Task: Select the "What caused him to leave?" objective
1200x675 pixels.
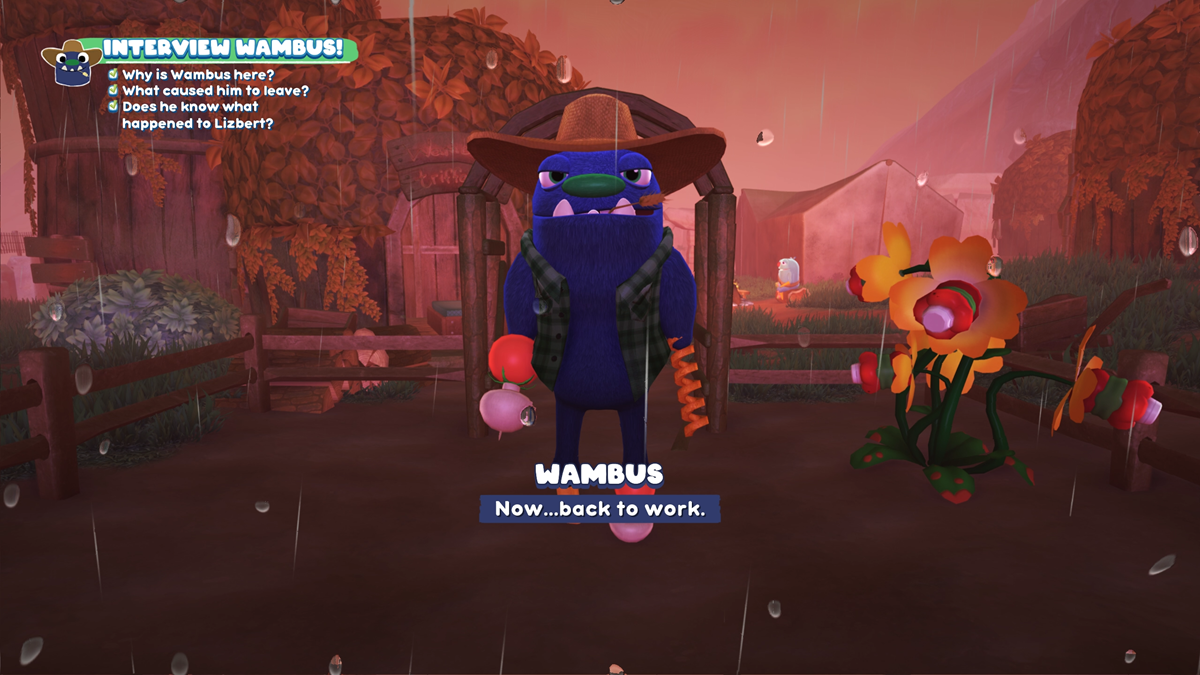Action: (x=215, y=91)
